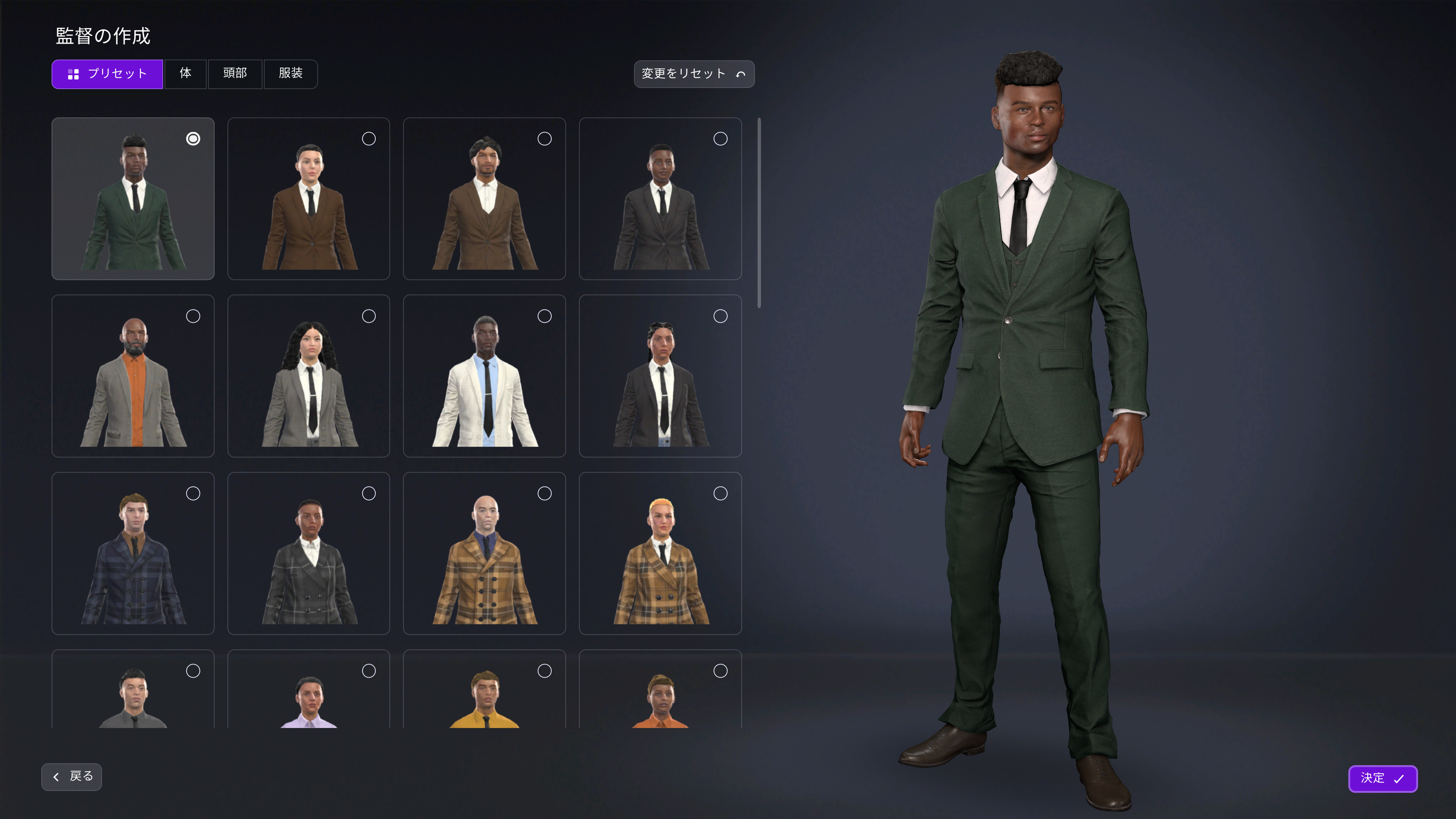Open the 頭部 tab
The image size is (1456, 819).
pyautogui.click(x=235, y=74)
